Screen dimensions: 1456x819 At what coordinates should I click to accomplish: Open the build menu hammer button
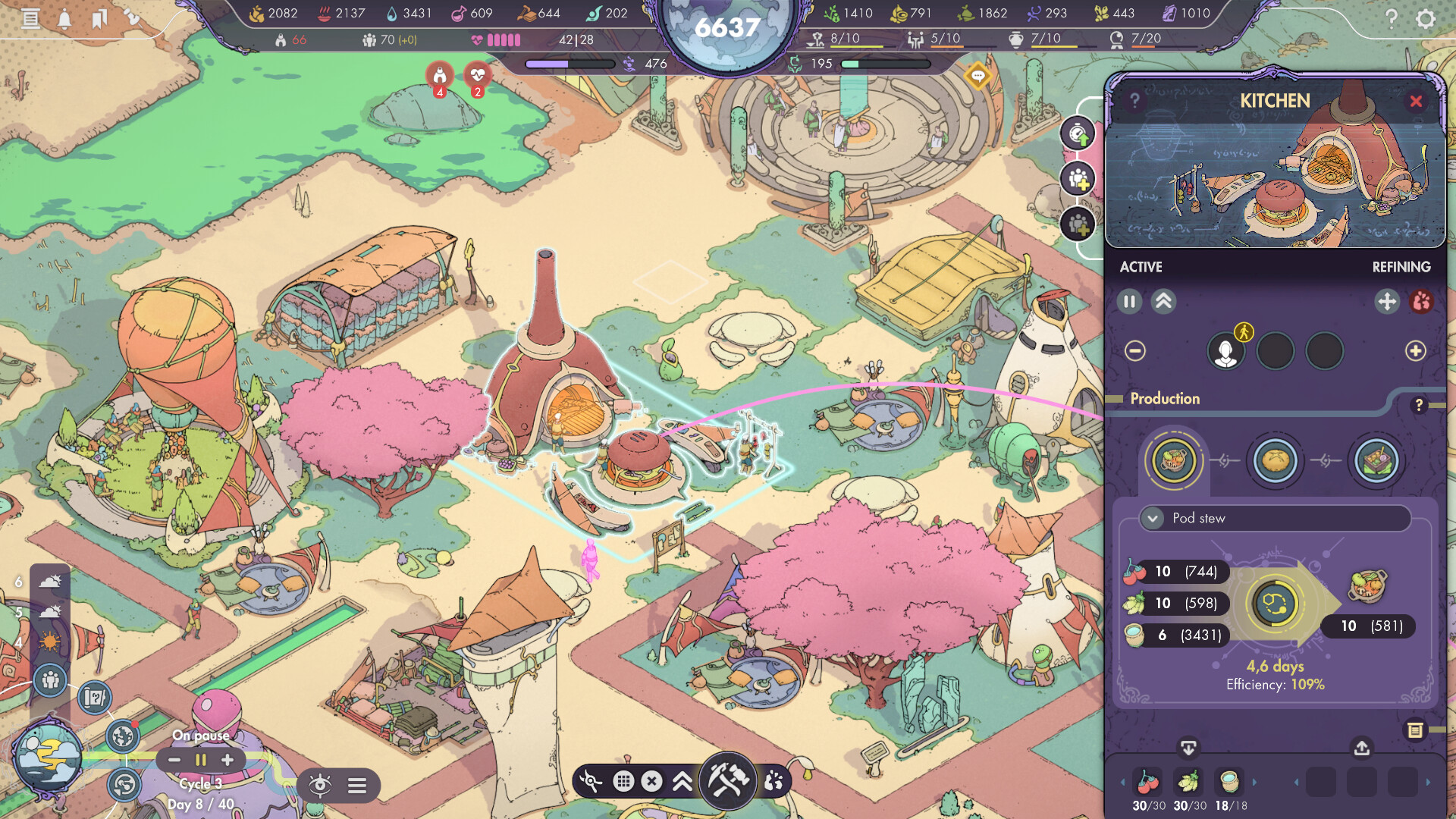point(728,780)
